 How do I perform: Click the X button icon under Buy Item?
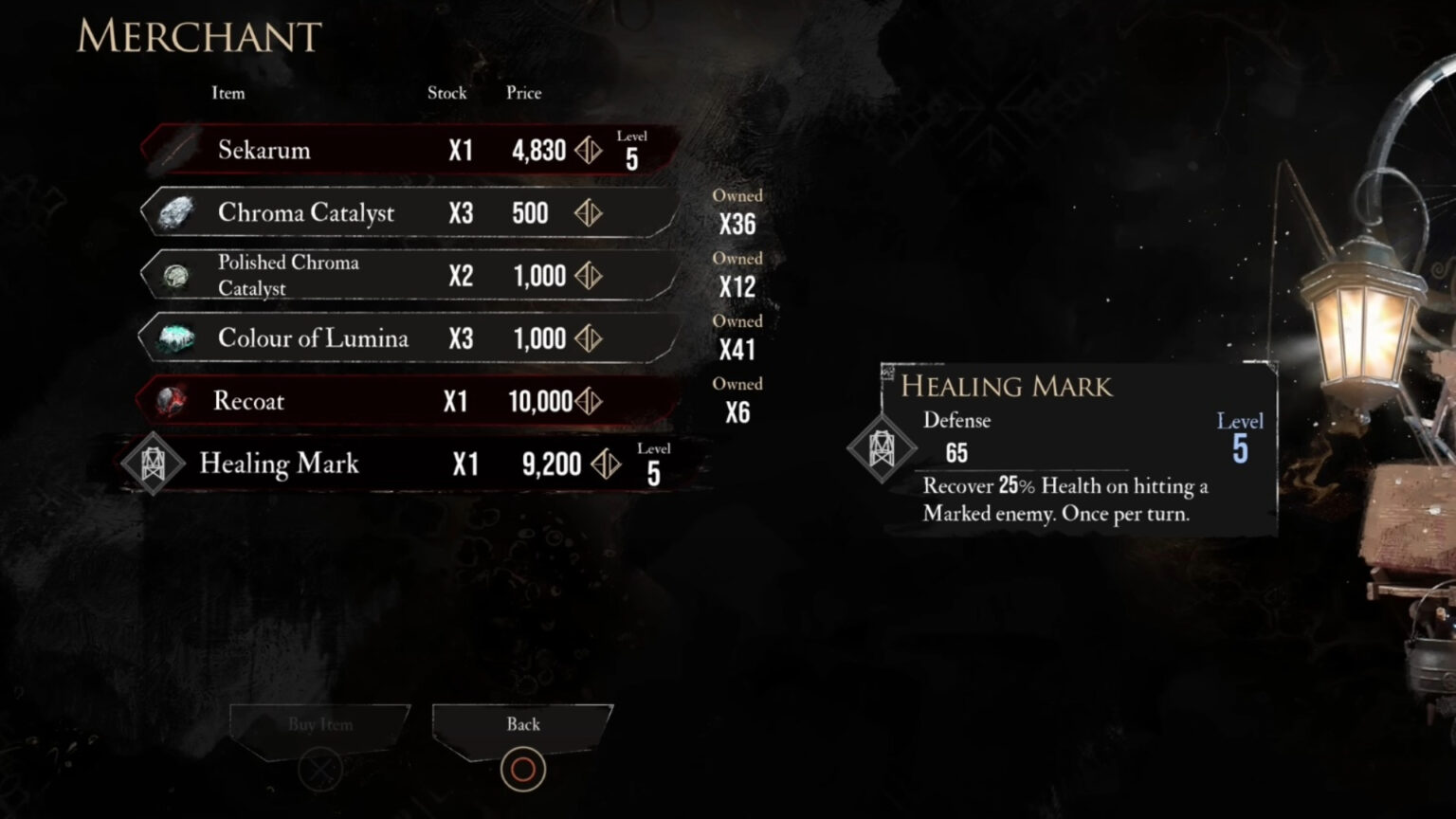[x=318, y=769]
